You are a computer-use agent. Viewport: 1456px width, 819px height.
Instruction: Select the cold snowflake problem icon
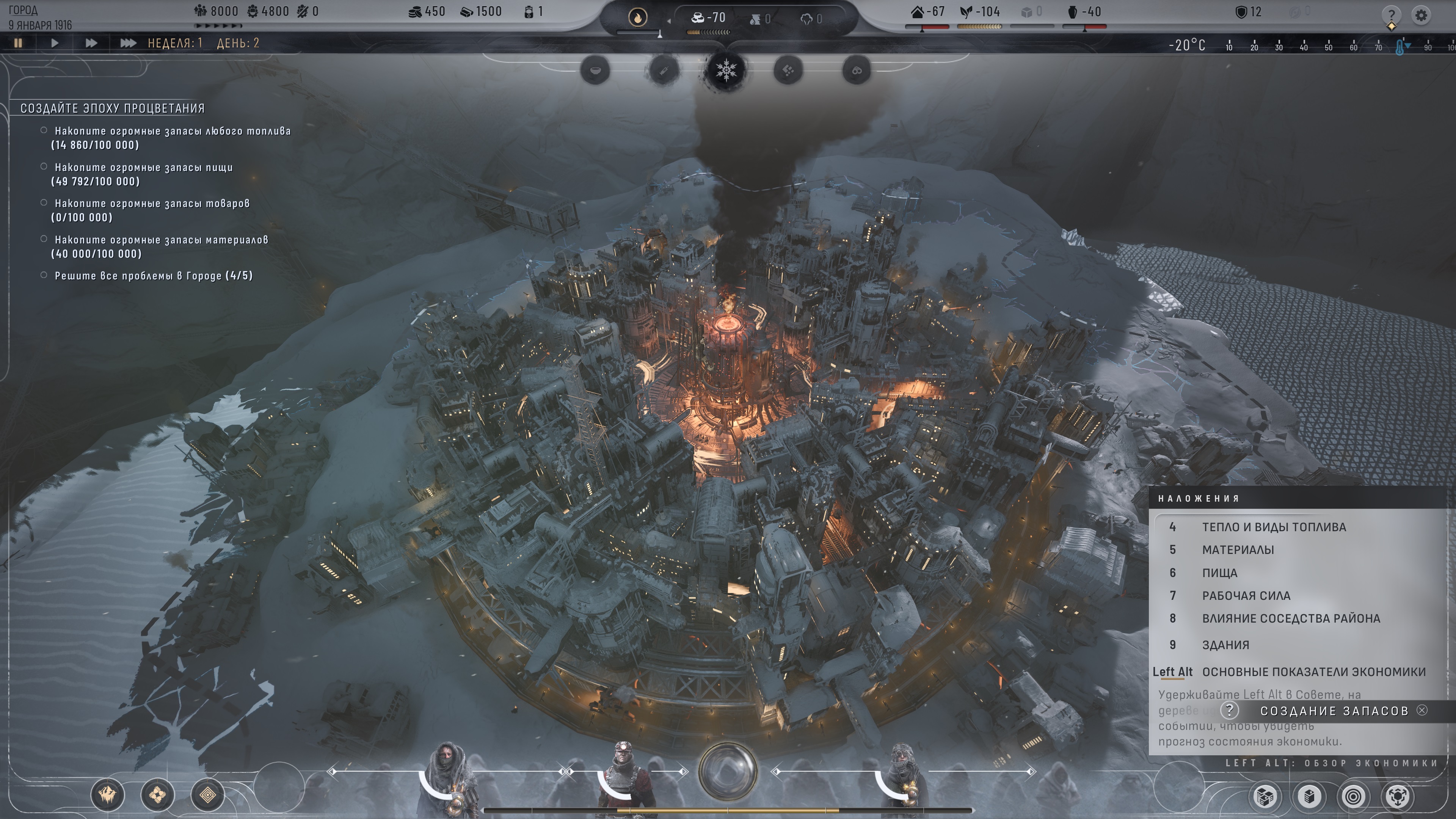(726, 71)
